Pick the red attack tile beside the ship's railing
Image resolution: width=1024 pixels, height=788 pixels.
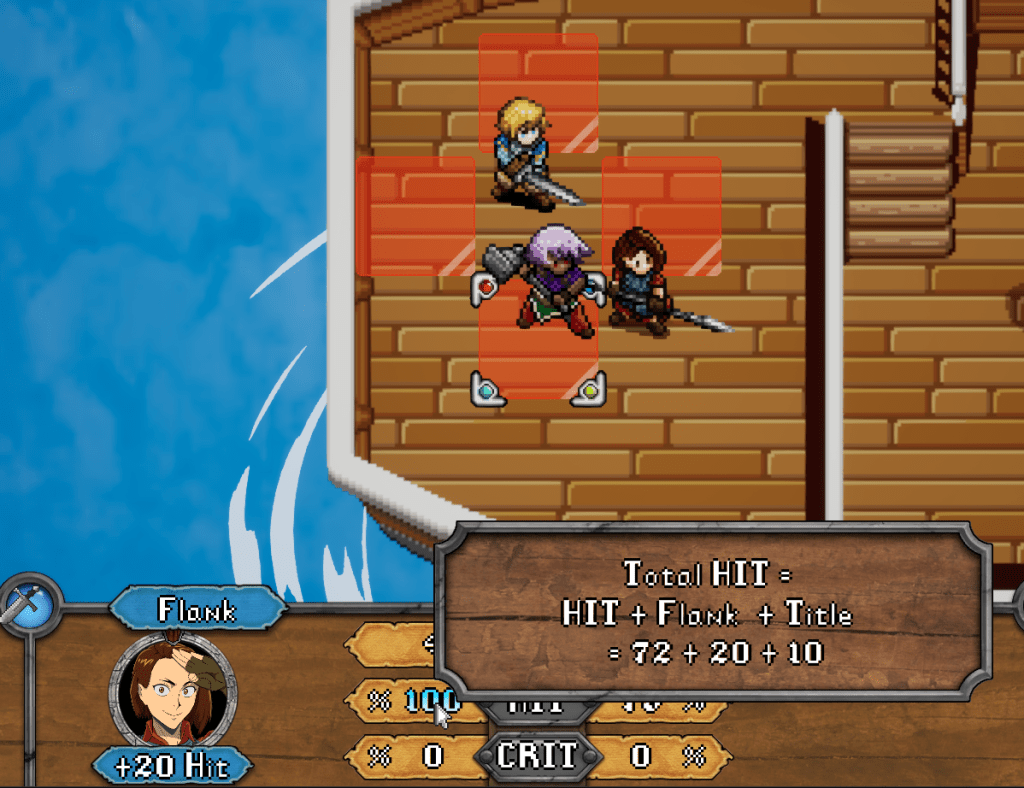[x=415, y=215]
